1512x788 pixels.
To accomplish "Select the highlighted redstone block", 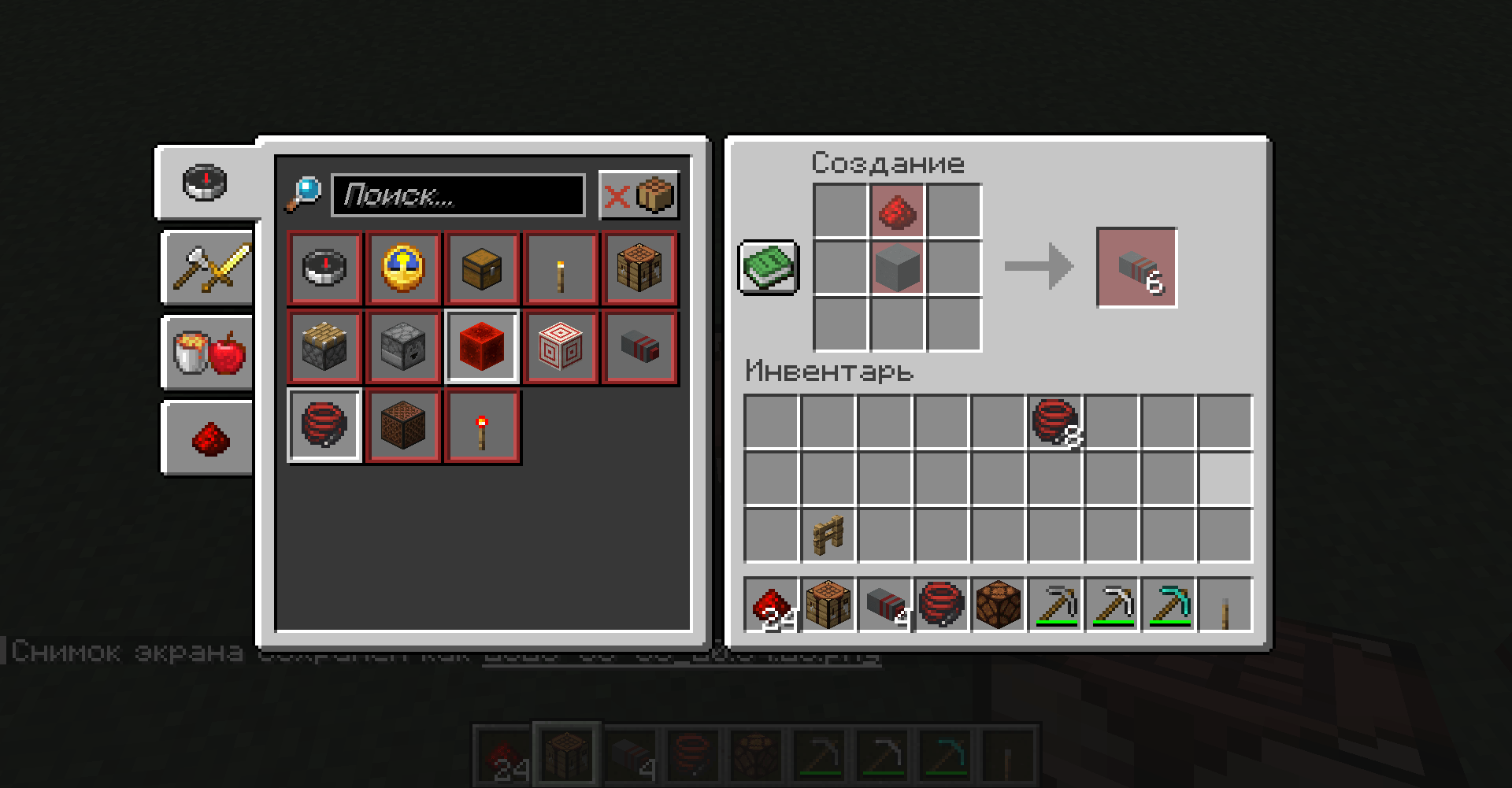I will pyautogui.click(x=482, y=346).
